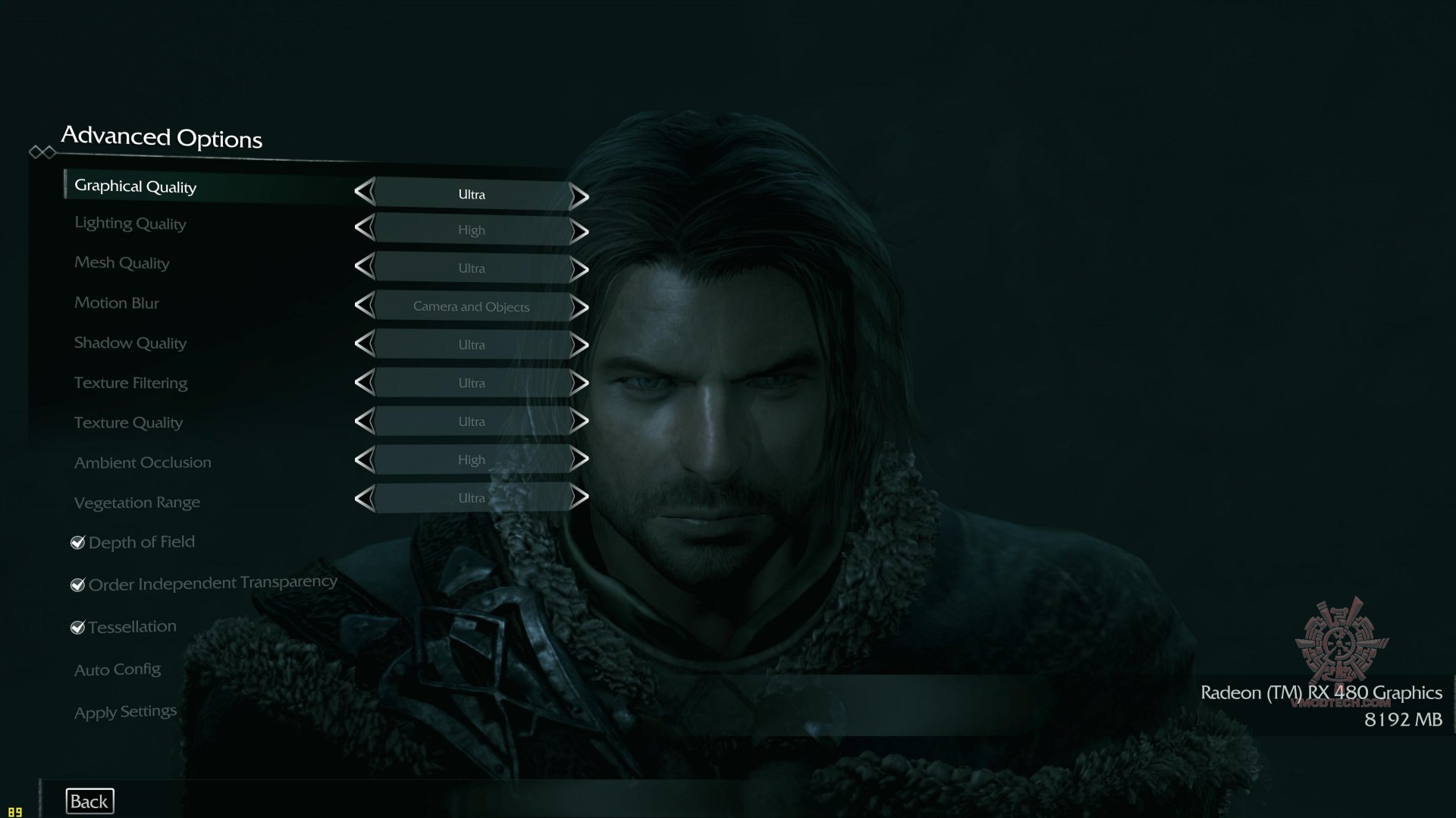Click the right arrow next to Mesh Quality

point(580,268)
